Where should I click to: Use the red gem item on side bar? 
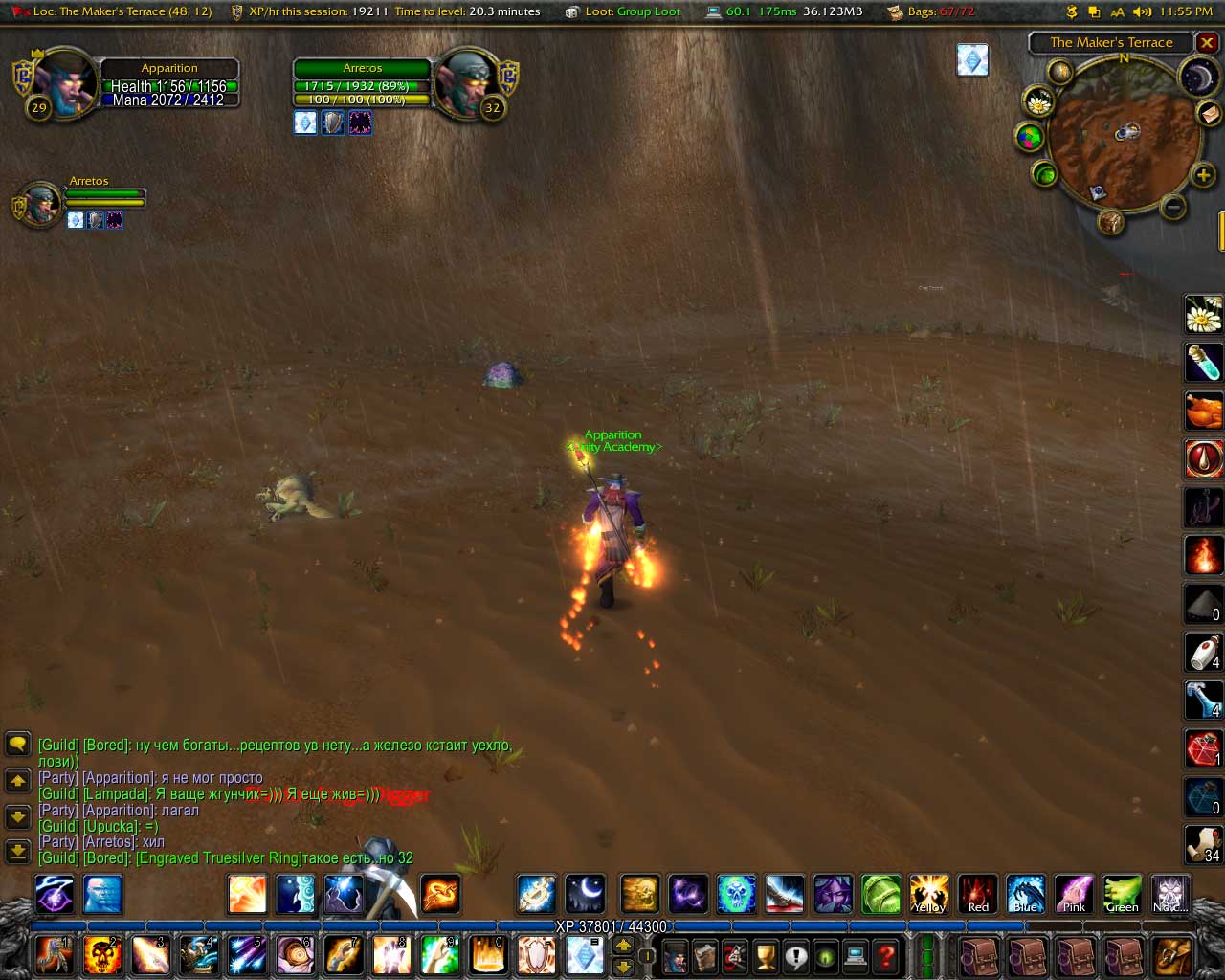[1203, 748]
